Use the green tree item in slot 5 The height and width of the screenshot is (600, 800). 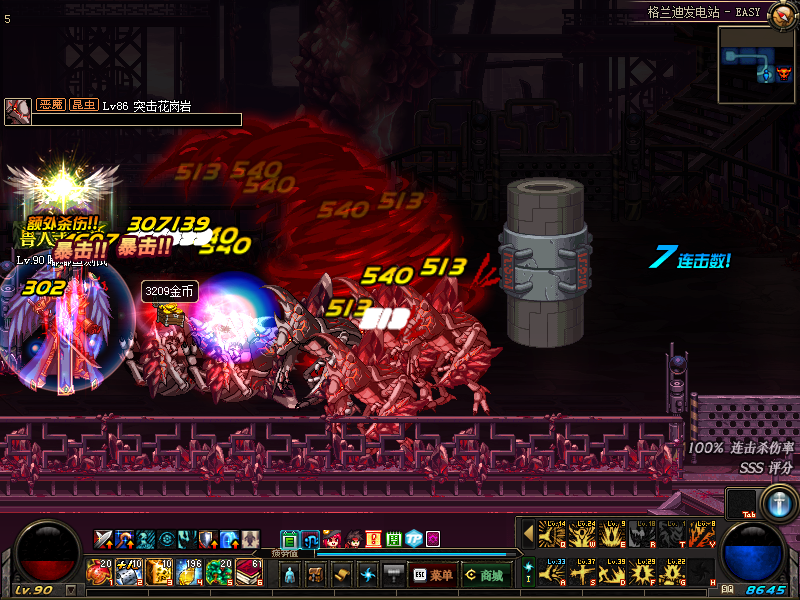pyautogui.click(x=219, y=573)
